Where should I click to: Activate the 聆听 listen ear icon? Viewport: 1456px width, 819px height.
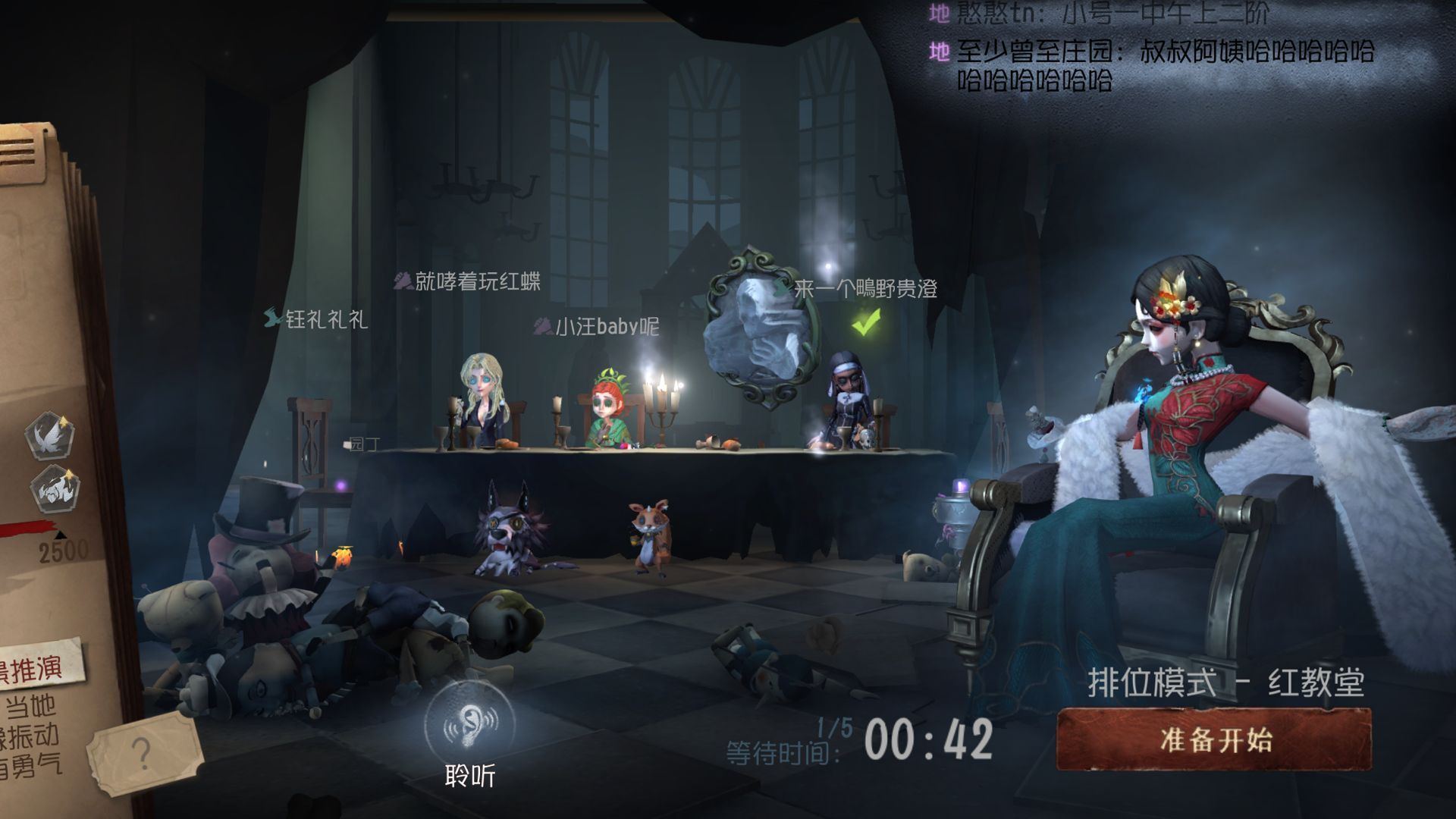[x=469, y=725]
